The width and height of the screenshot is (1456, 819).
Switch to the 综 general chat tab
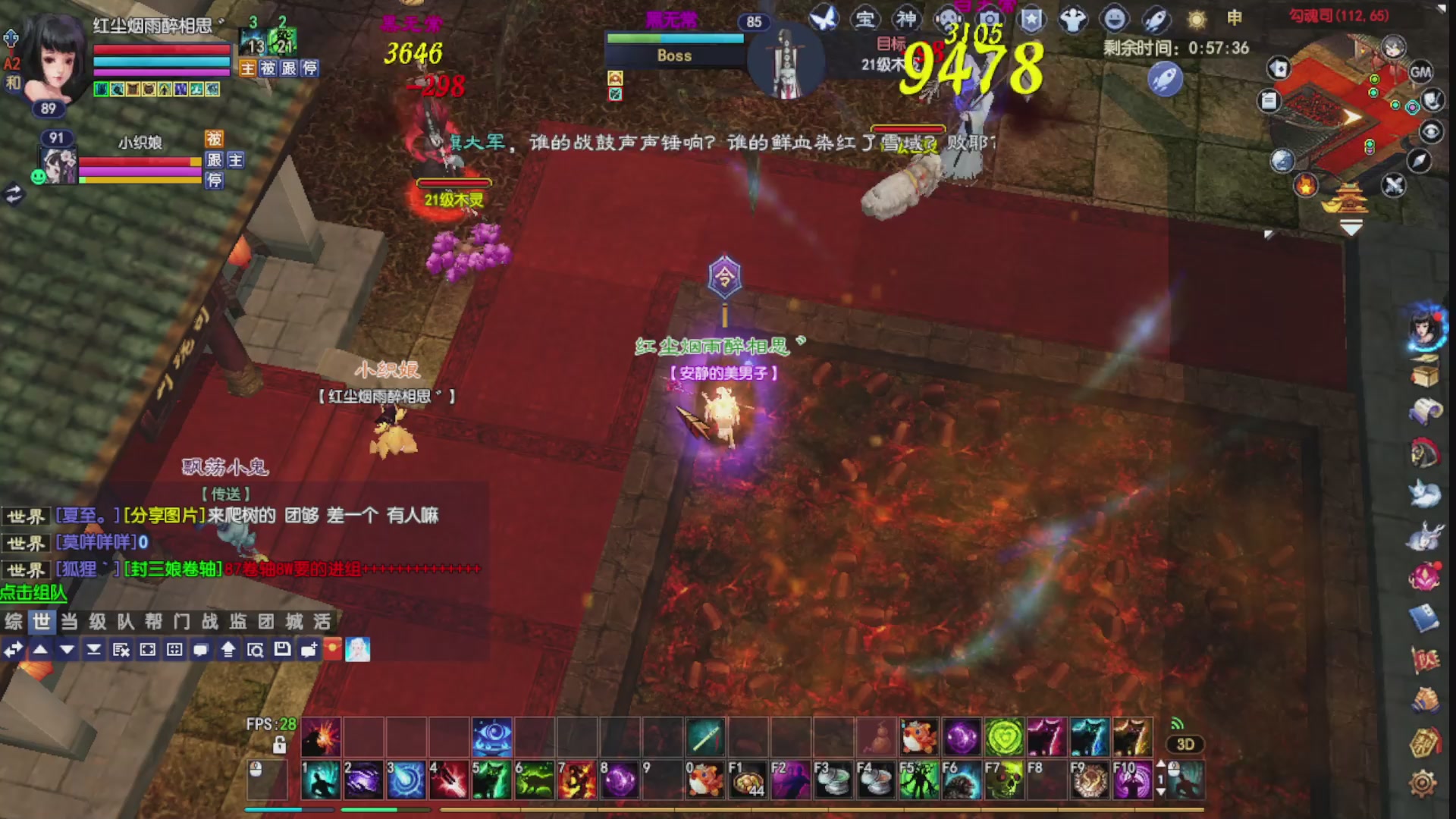13,622
